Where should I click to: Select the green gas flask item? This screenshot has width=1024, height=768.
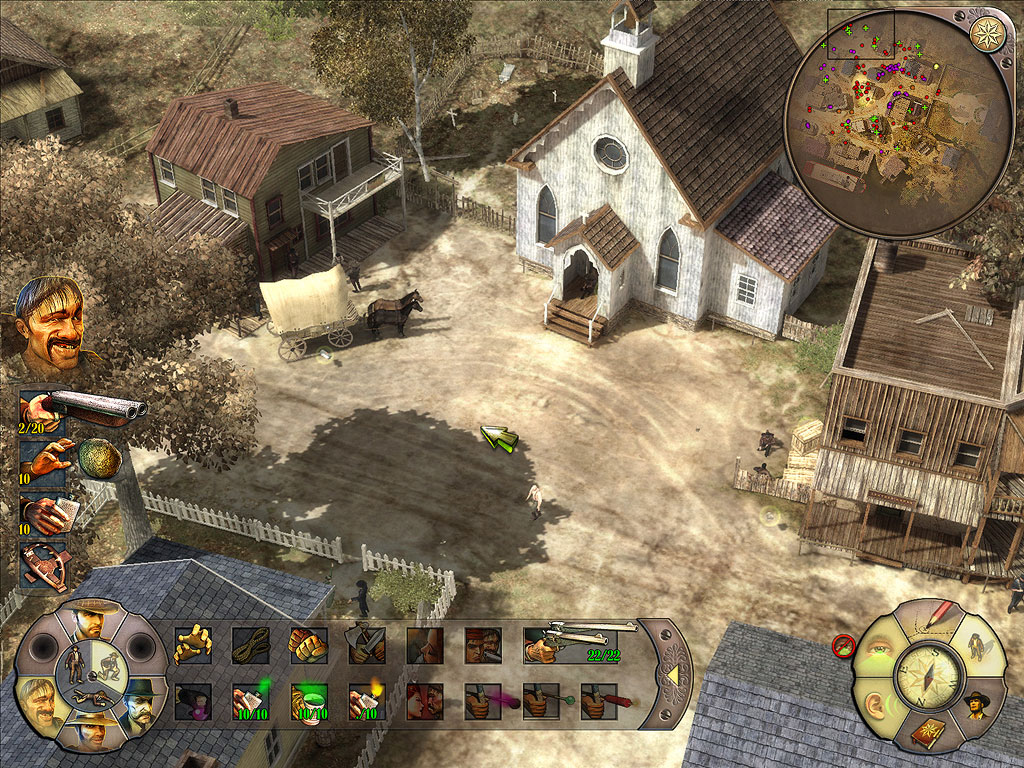coord(309,701)
